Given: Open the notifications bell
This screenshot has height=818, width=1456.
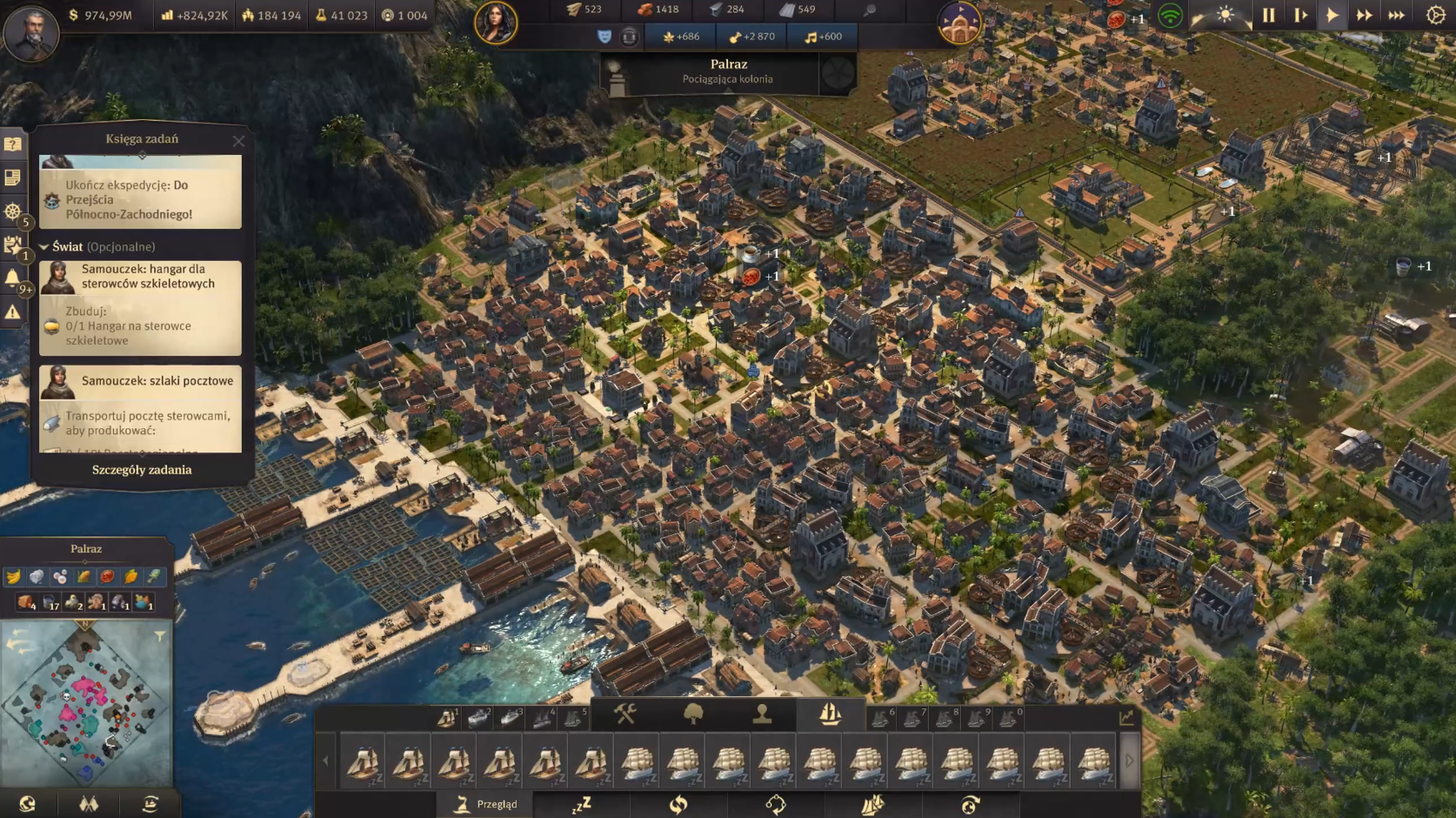Looking at the screenshot, I should pyautogui.click(x=13, y=278).
